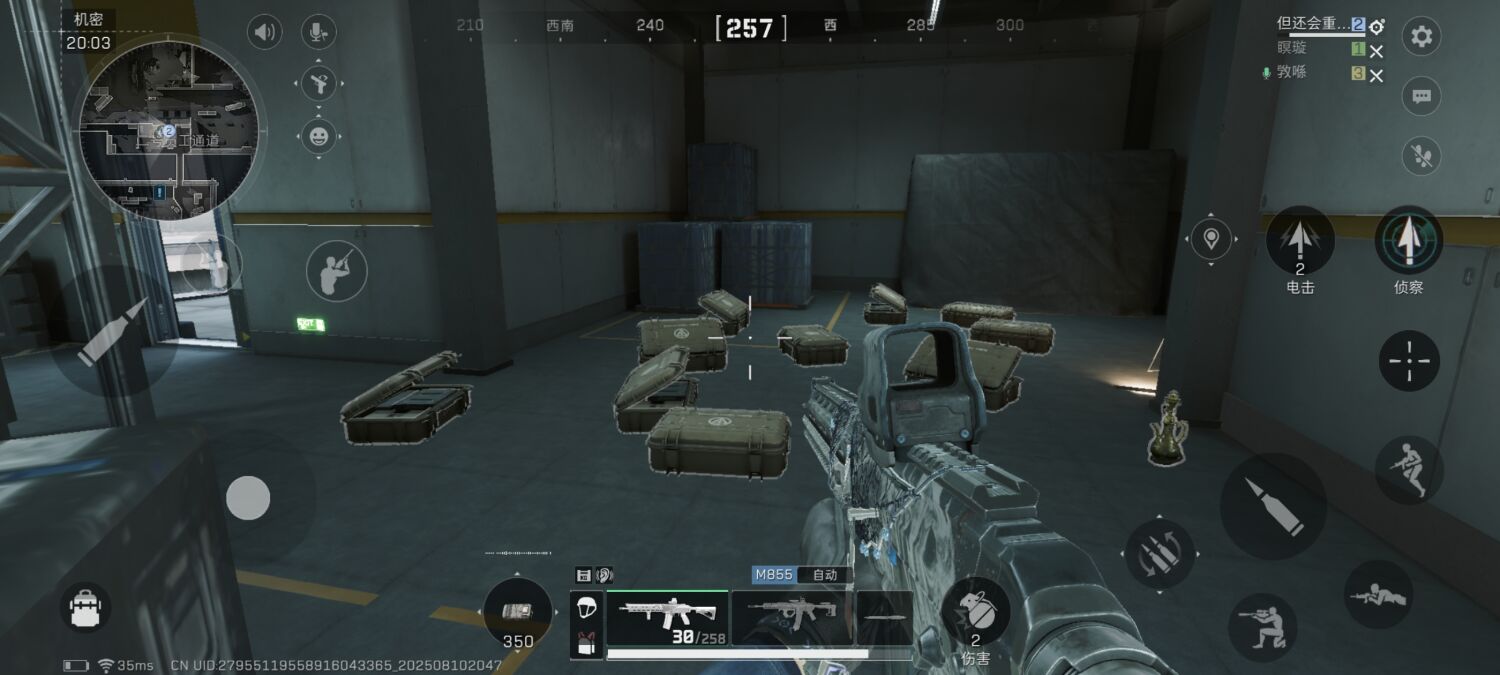Image resolution: width=1500 pixels, height=675 pixels.
Task: Crouch with the kneeling soldier button
Action: [x=1262, y=627]
